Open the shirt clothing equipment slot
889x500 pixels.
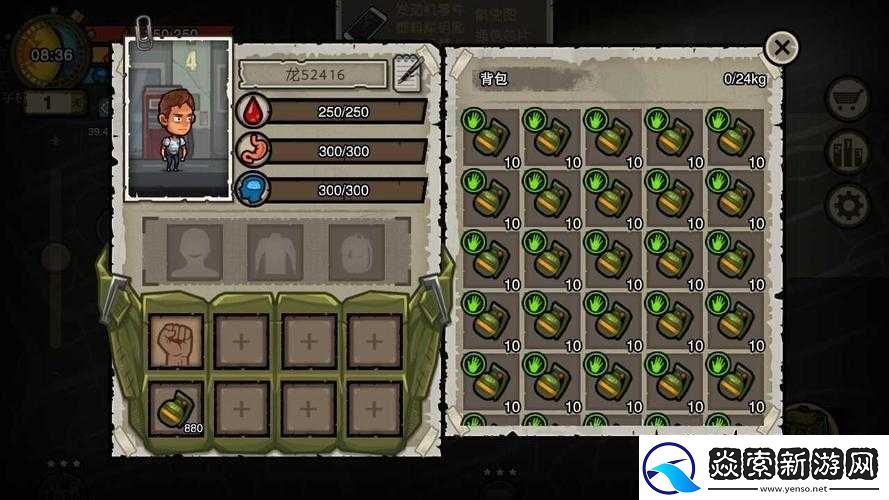point(275,251)
